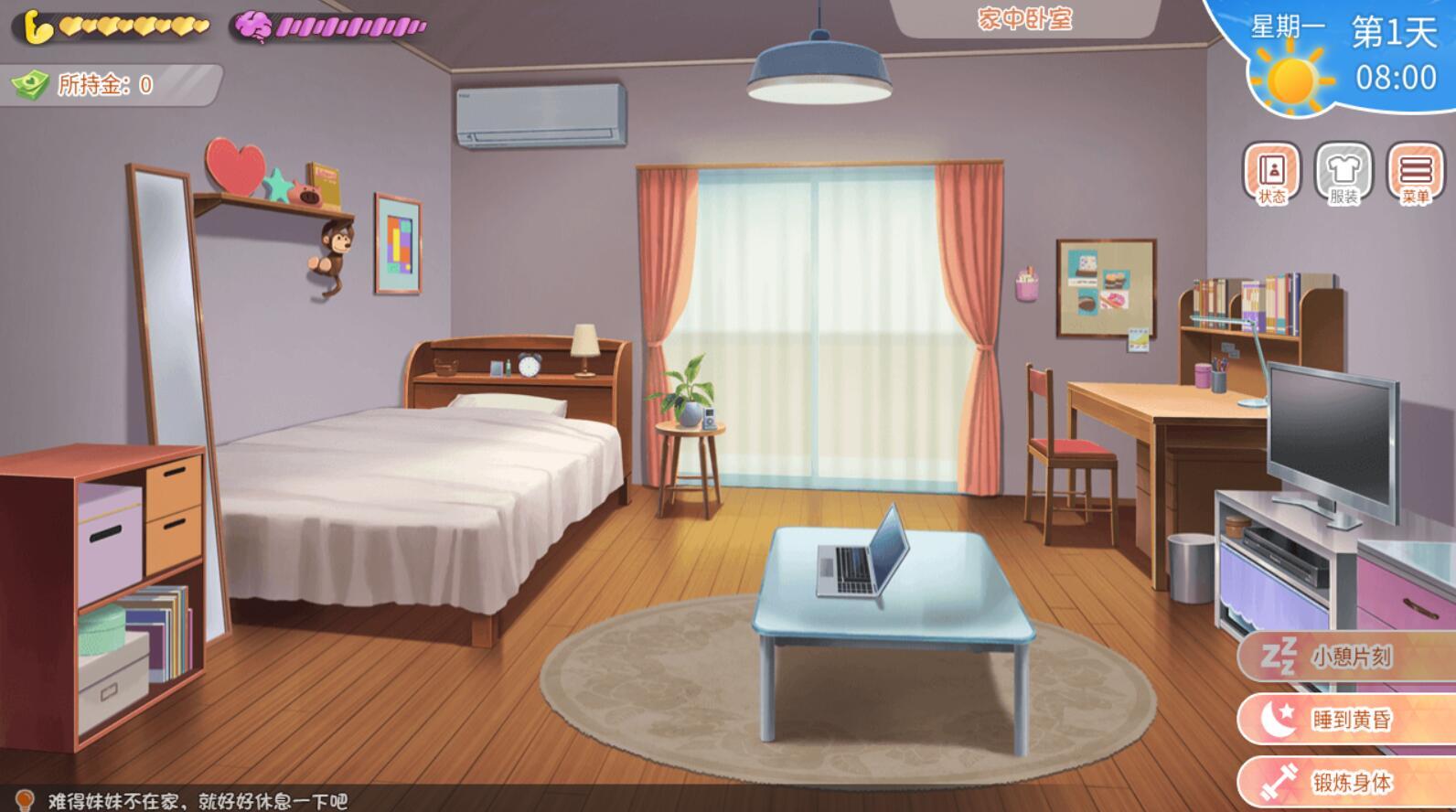Image resolution: width=1456 pixels, height=812 pixels.
Task: Click the 所持金 money display
Action: (101, 83)
